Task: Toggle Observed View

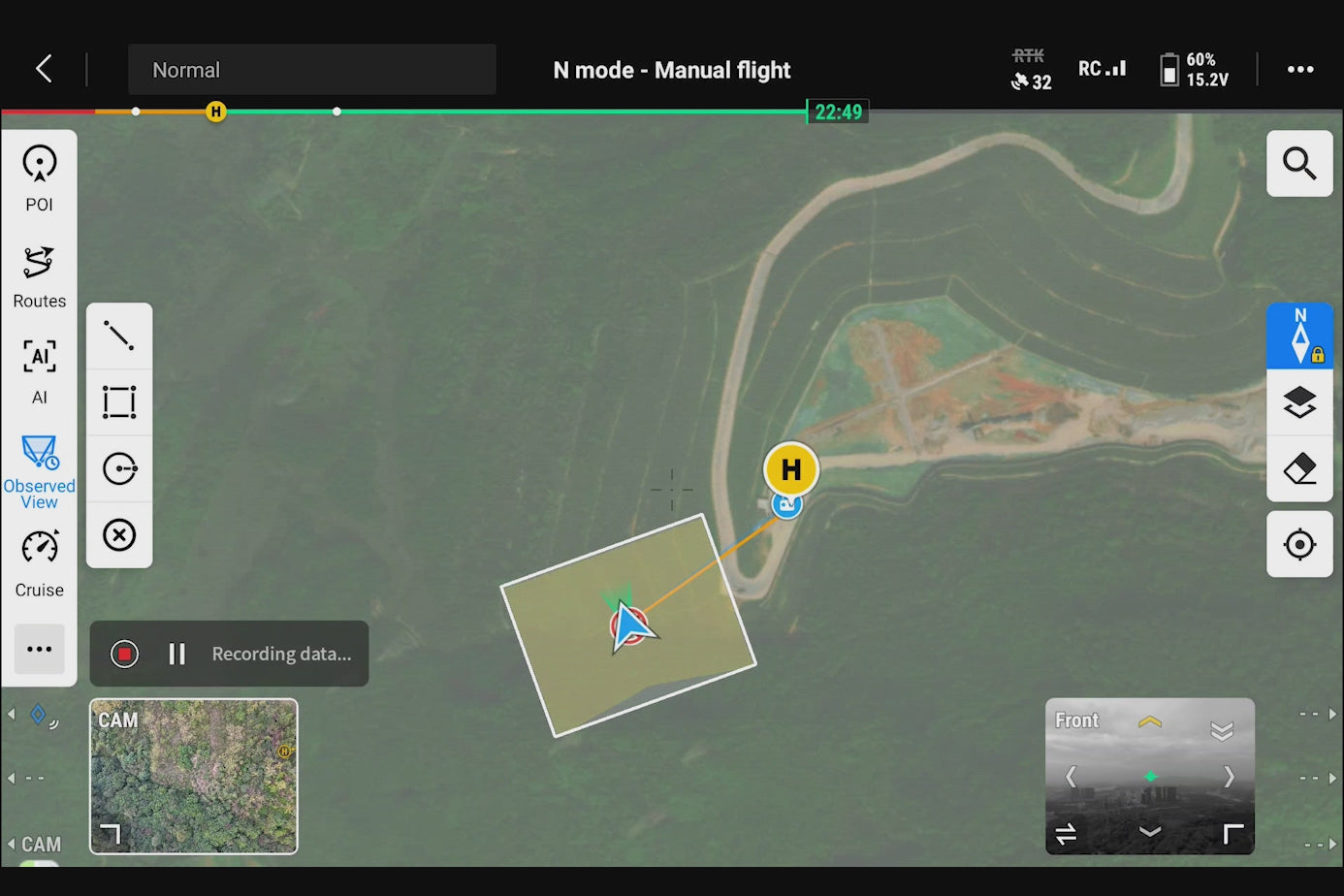Action: [40, 471]
